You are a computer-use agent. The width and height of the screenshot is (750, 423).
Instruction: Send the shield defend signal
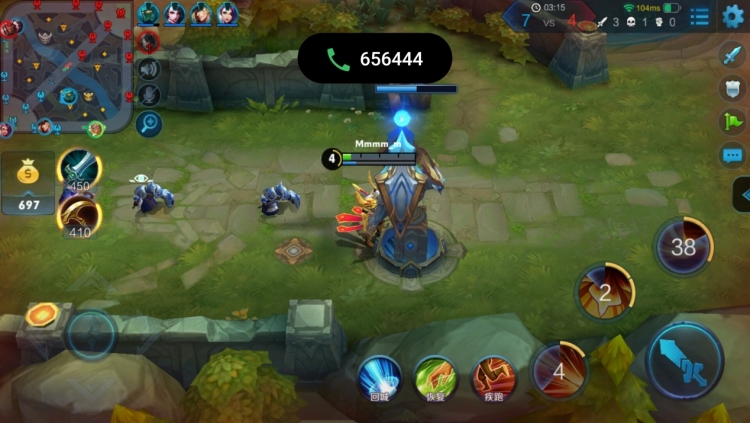pyautogui.click(x=733, y=89)
